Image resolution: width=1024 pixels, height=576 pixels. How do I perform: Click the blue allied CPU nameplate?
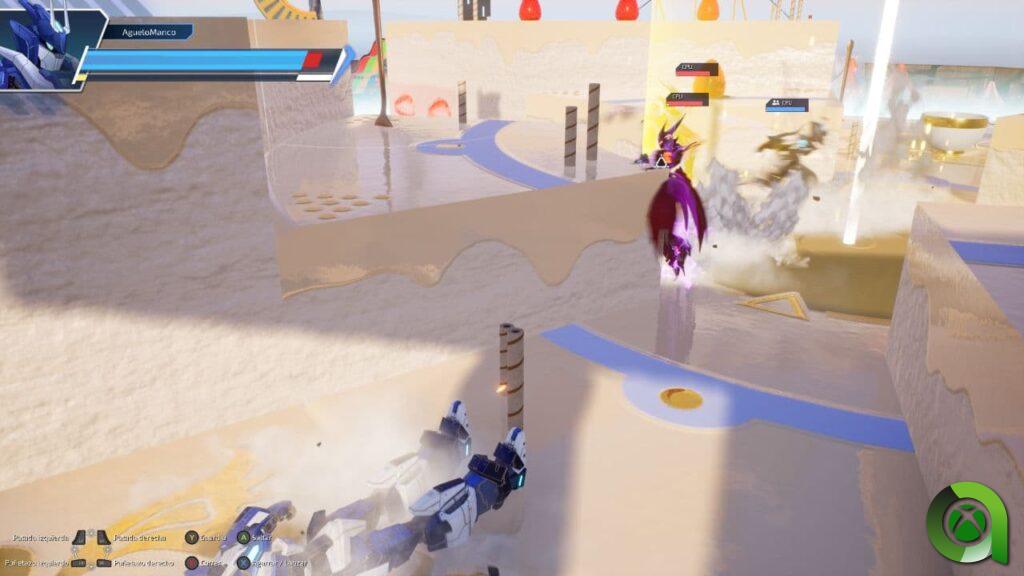tap(787, 104)
